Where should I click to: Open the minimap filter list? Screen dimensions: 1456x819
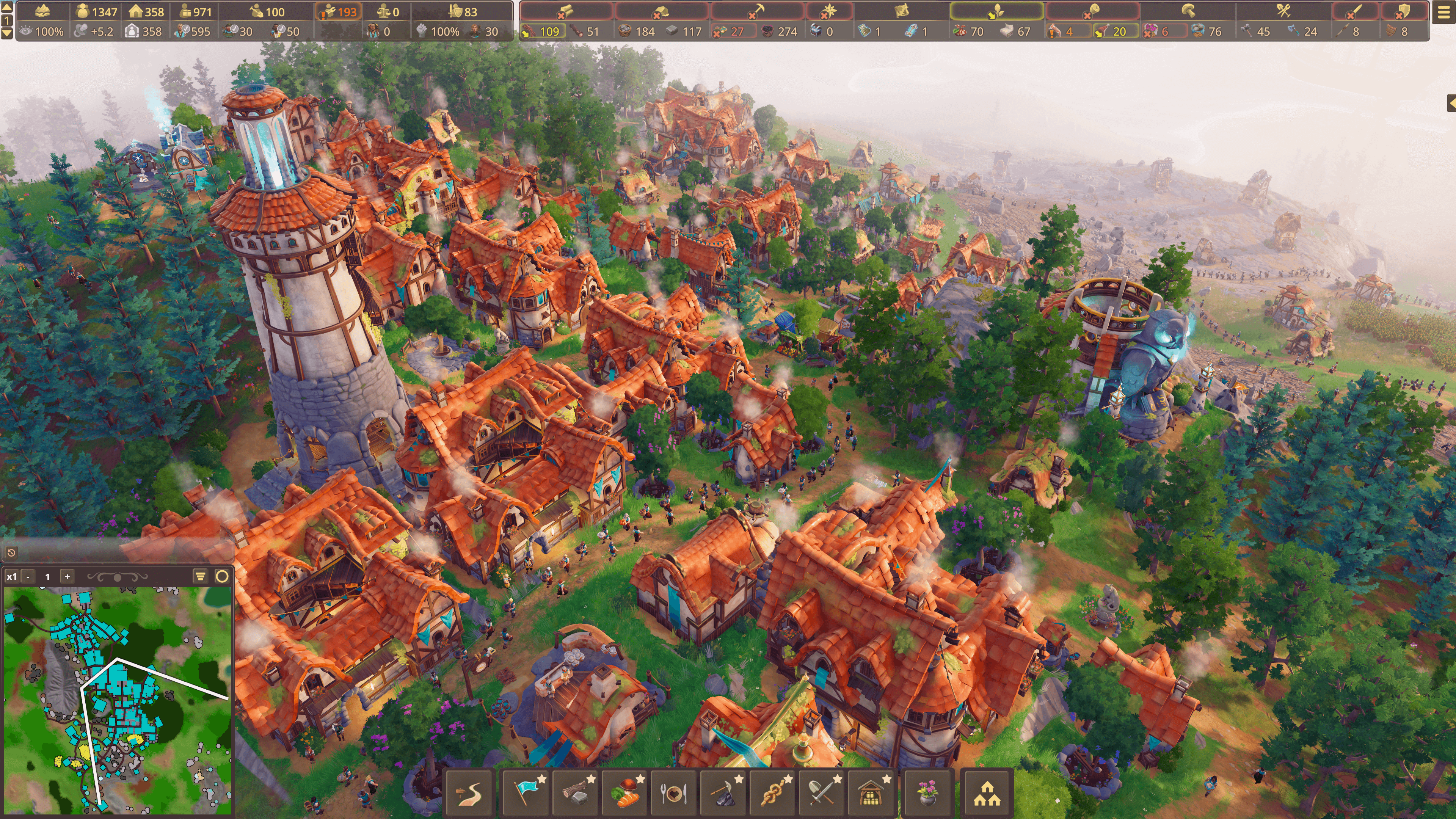point(200,576)
